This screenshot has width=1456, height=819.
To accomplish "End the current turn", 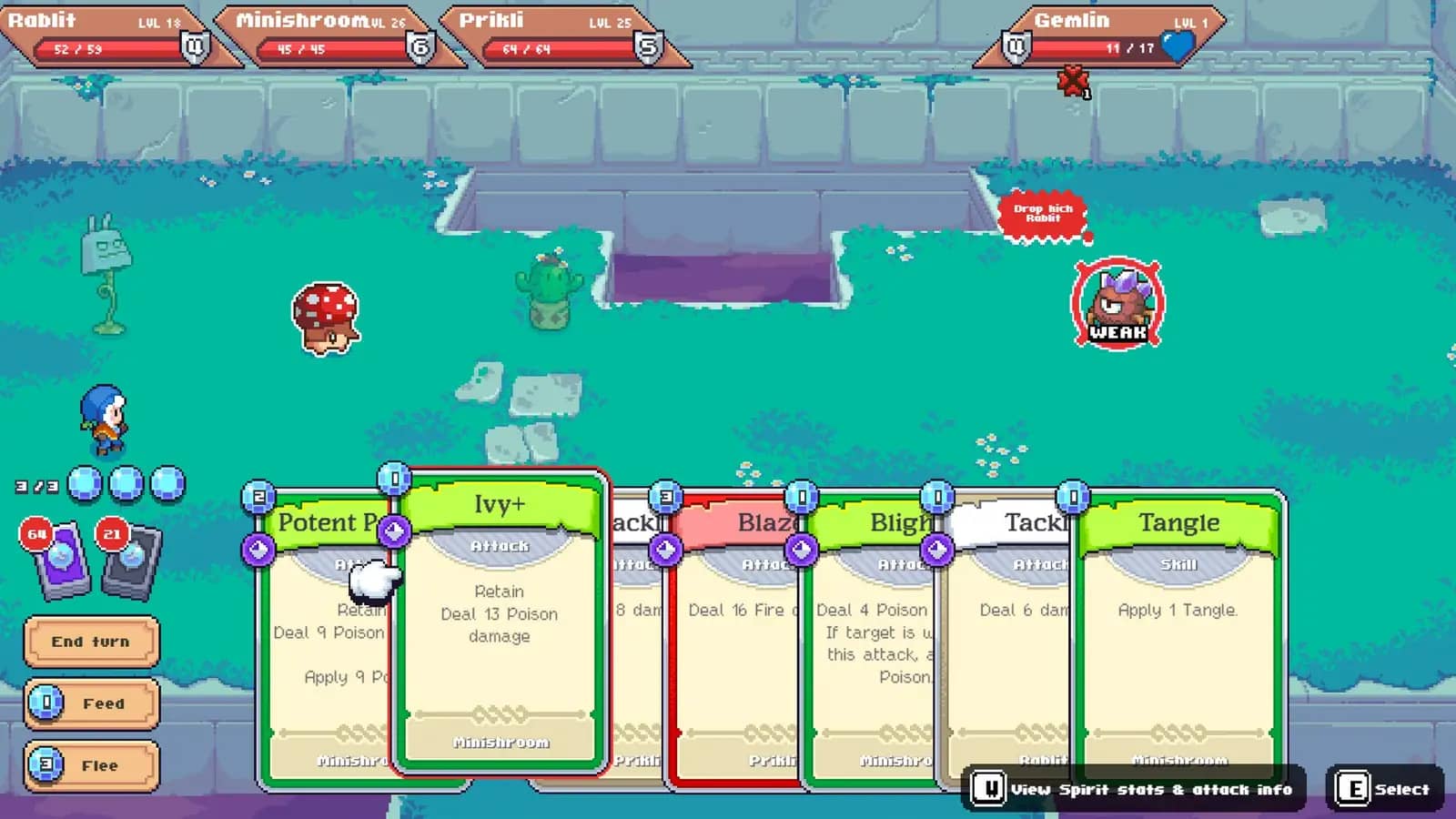I will pos(91,642).
